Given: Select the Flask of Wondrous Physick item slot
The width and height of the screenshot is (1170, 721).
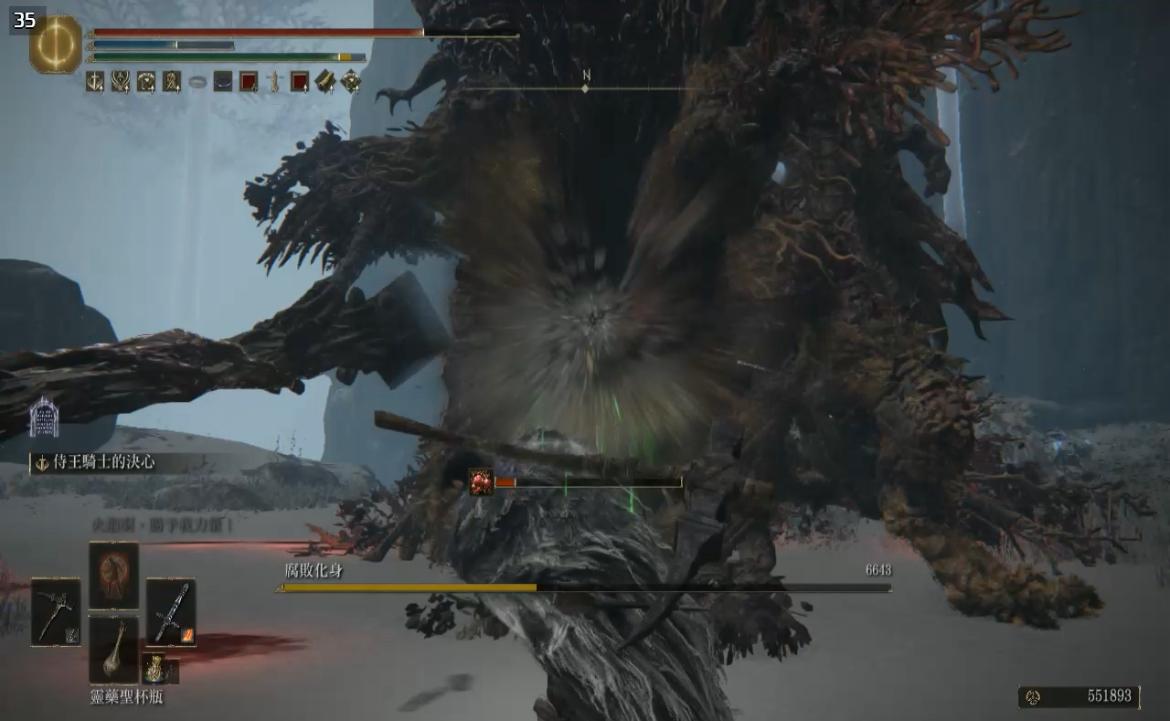Looking at the screenshot, I should 114,648.
